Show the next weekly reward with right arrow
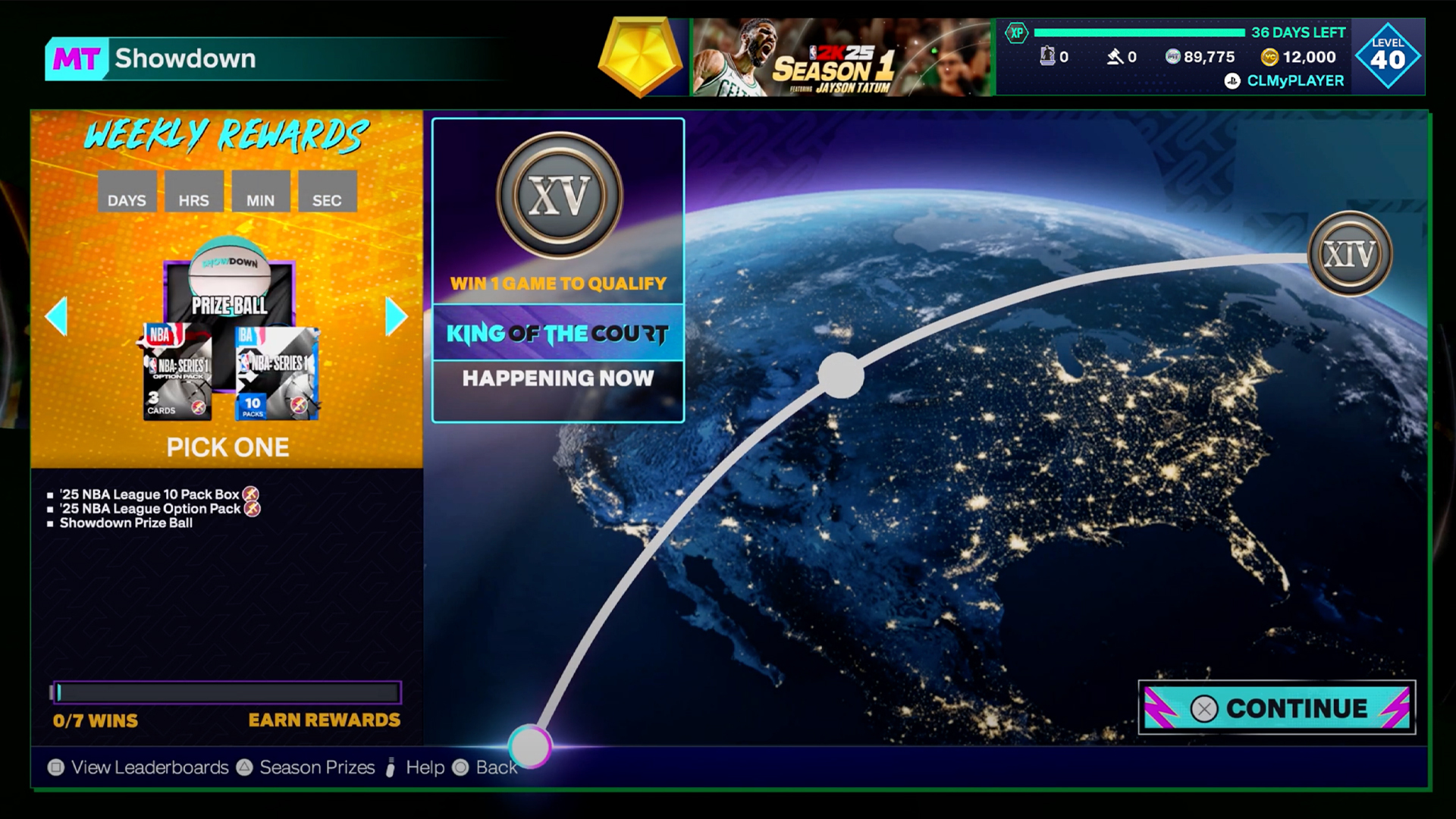 (x=396, y=316)
